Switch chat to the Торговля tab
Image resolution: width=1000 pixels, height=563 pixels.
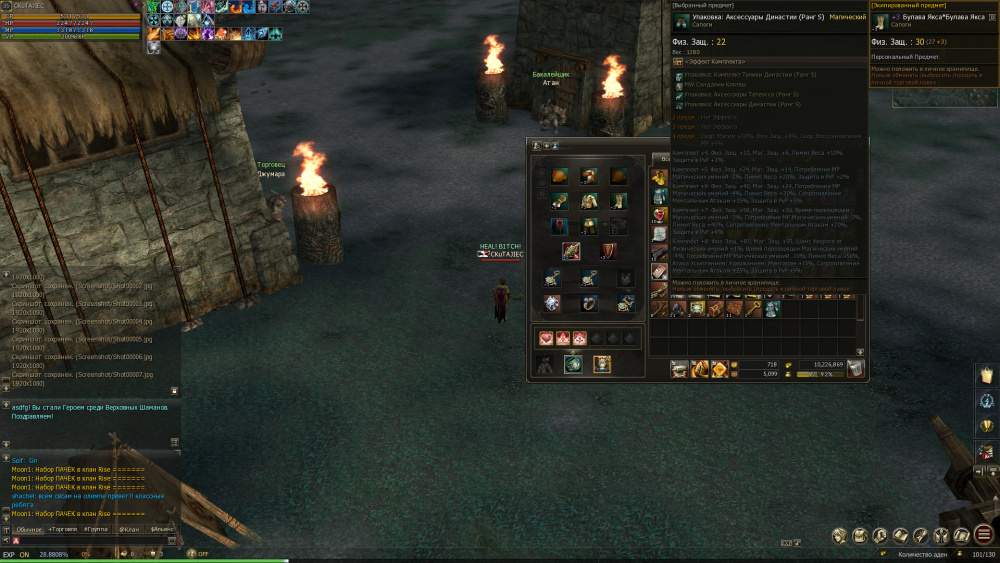(x=64, y=528)
